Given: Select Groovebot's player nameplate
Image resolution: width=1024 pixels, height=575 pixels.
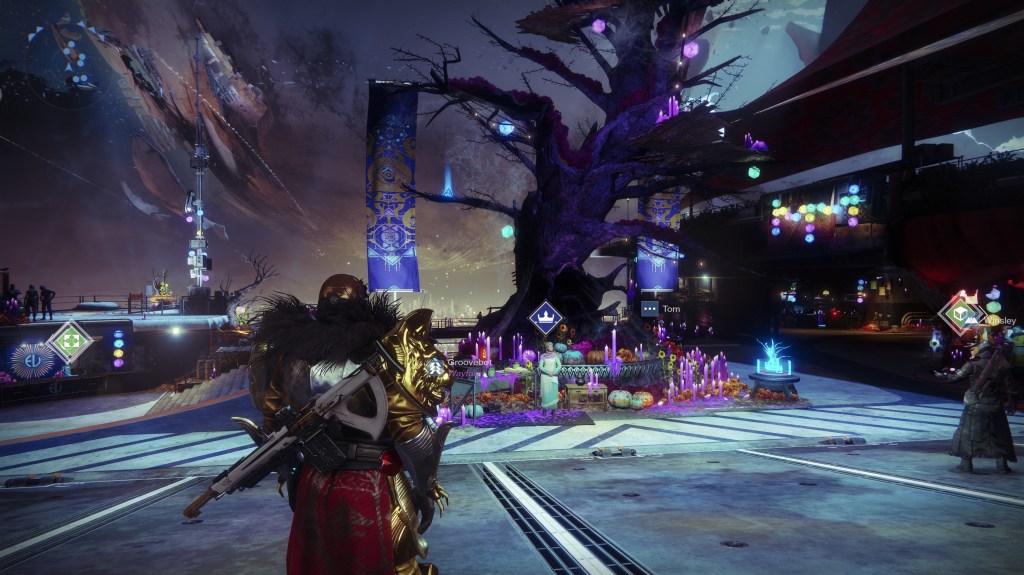Looking at the screenshot, I should click(x=467, y=363).
